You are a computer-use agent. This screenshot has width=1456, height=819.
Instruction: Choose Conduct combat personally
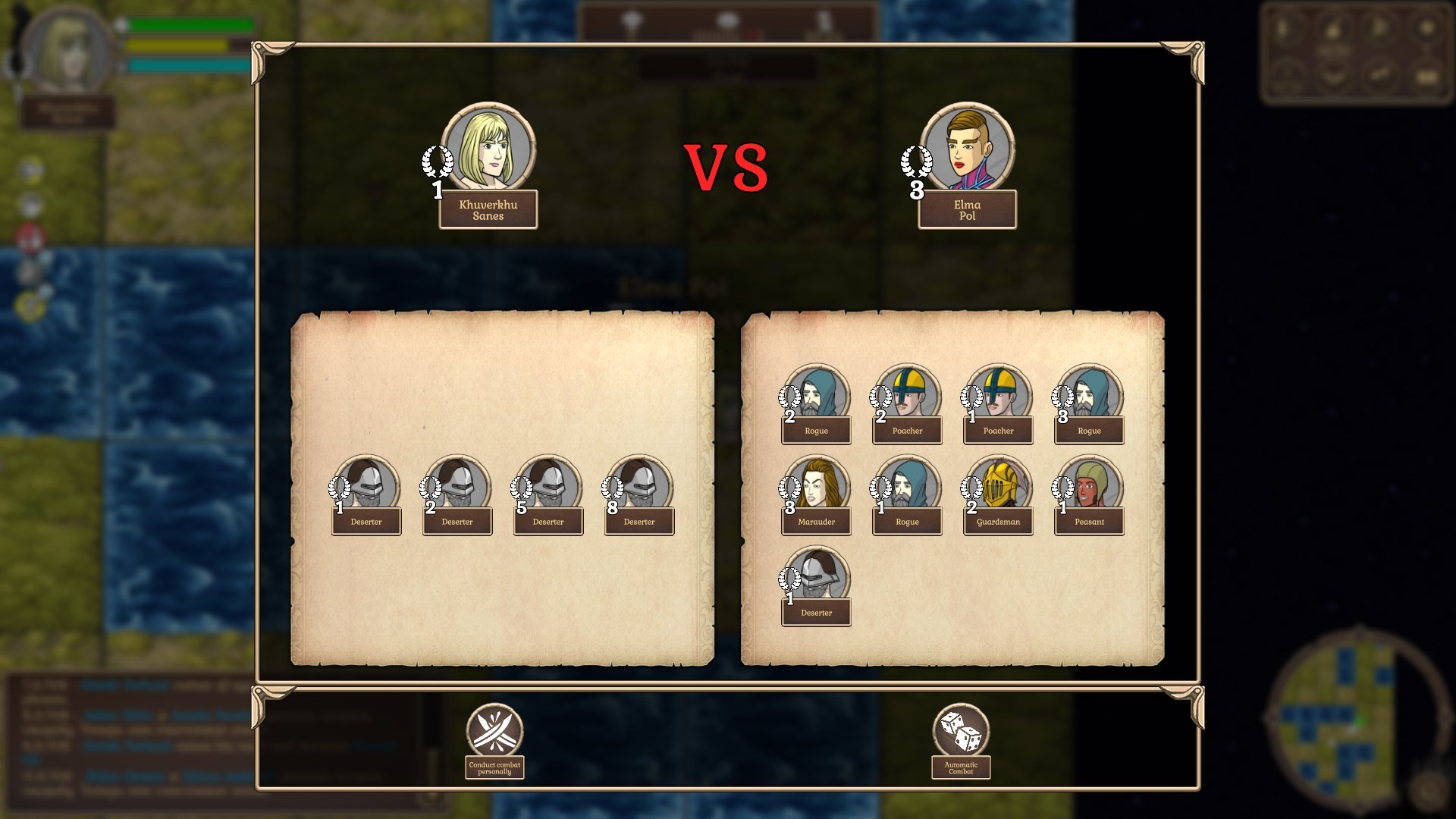pos(494,731)
